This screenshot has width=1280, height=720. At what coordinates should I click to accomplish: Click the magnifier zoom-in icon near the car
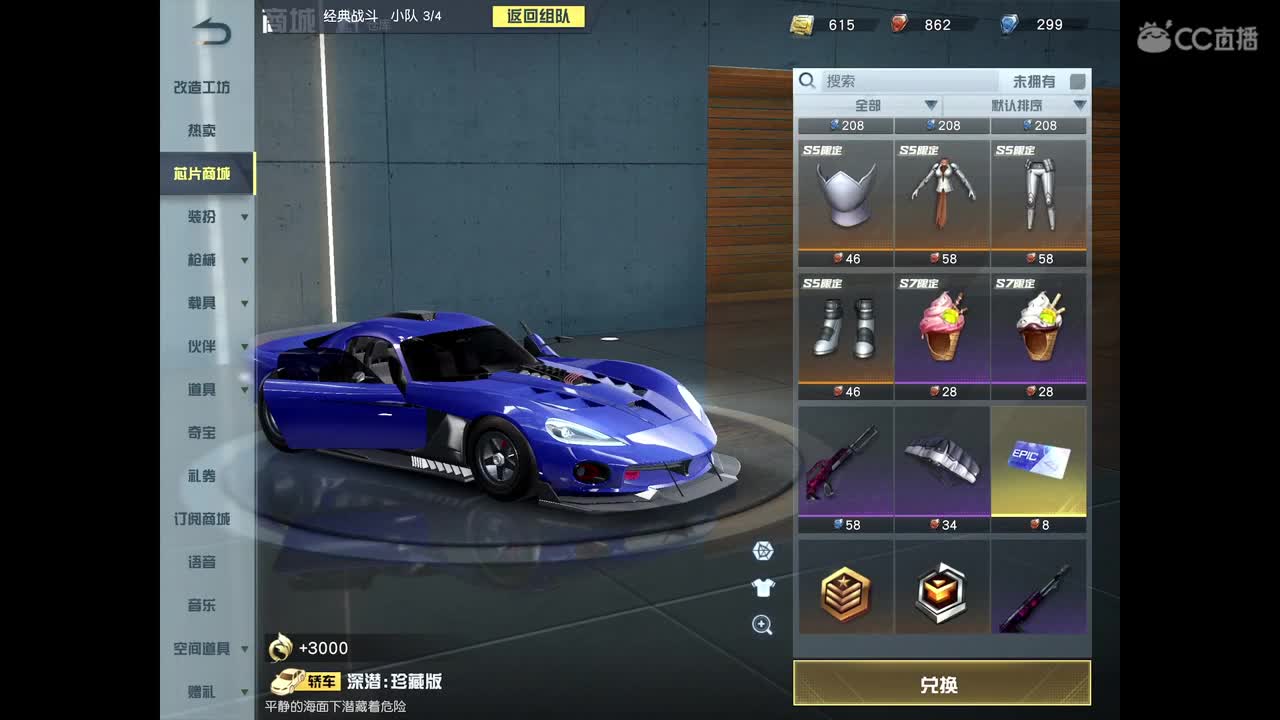pyautogui.click(x=762, y=625)
